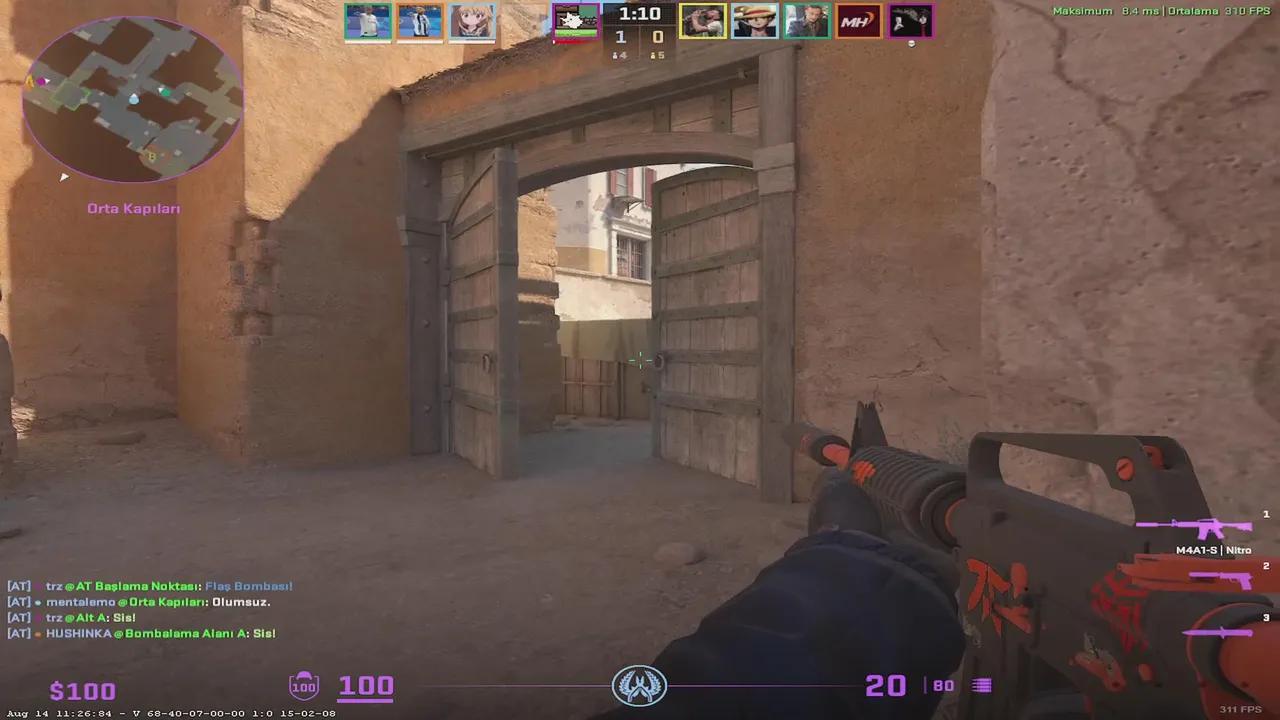
Task: Click the rightmost enemy player portrait
Action: (910, 20)
